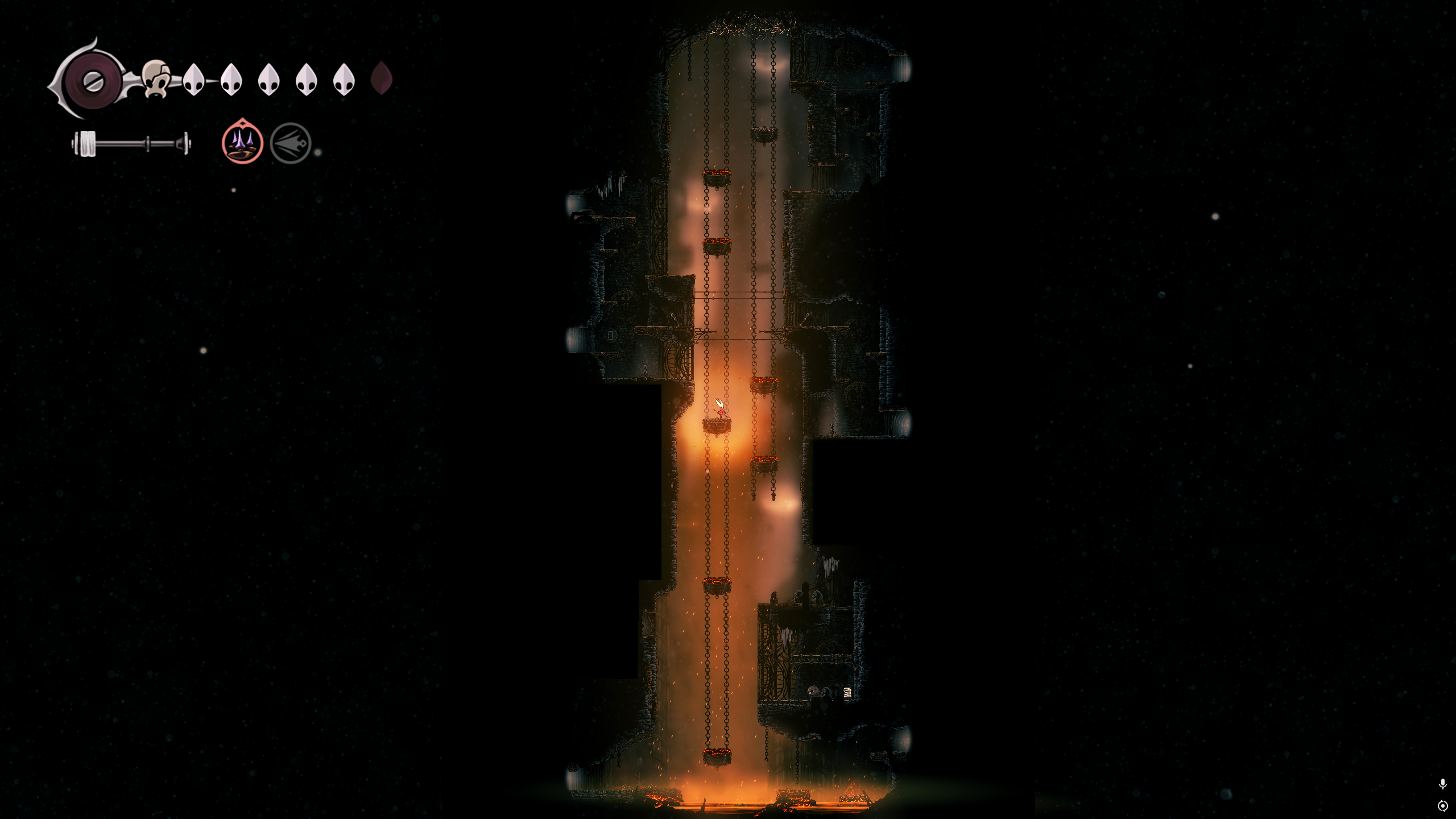Select the purple spikes tool icon
Viewport: 1456px width, 819px height.
tap(242, 143)
